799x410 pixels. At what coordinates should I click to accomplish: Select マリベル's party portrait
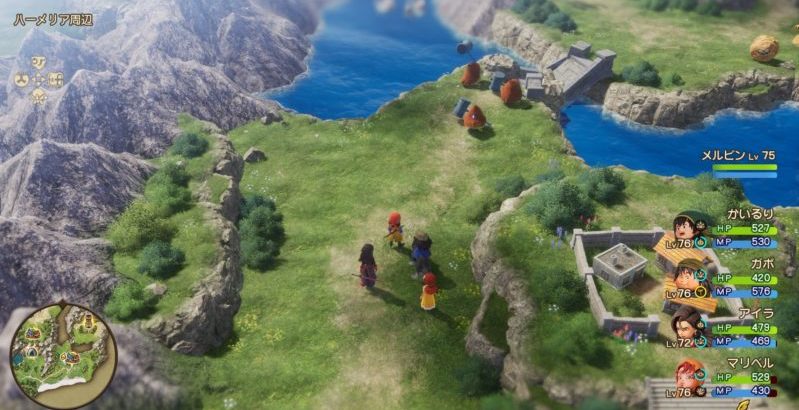pyautogui.click(x=690, y=374)
